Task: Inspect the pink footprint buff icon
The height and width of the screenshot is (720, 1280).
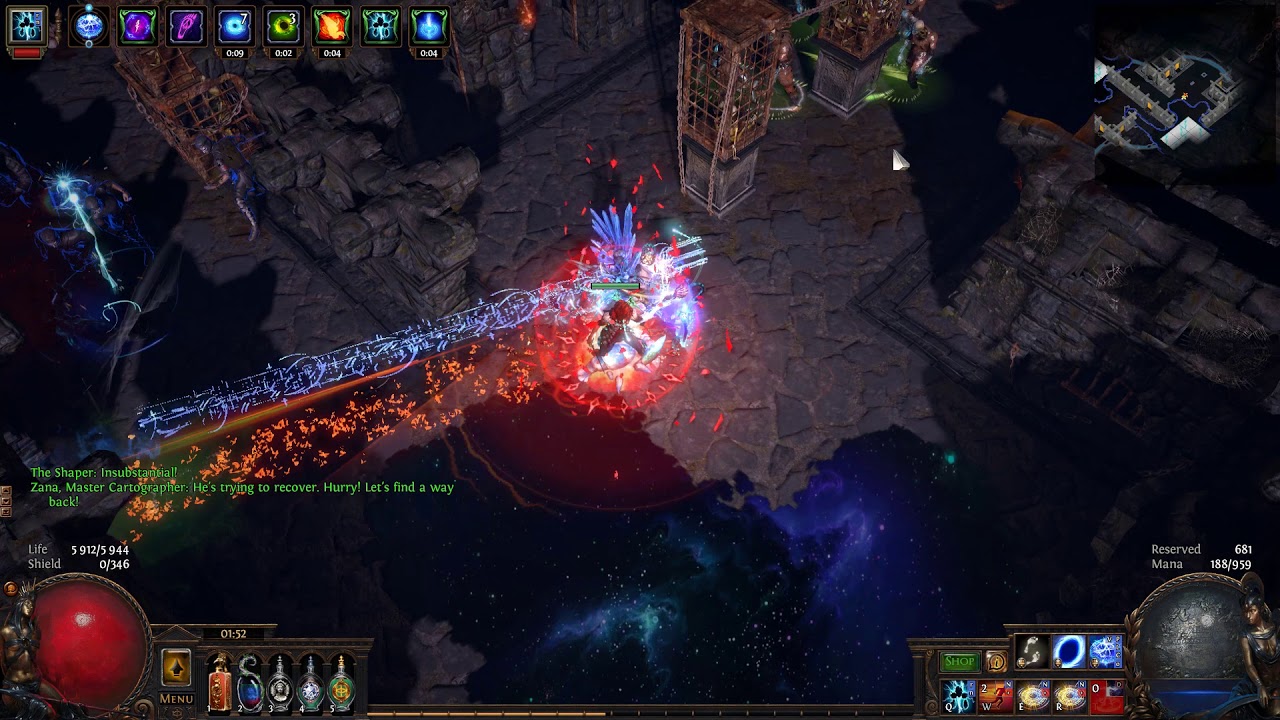Action: [x=186, y=26]
